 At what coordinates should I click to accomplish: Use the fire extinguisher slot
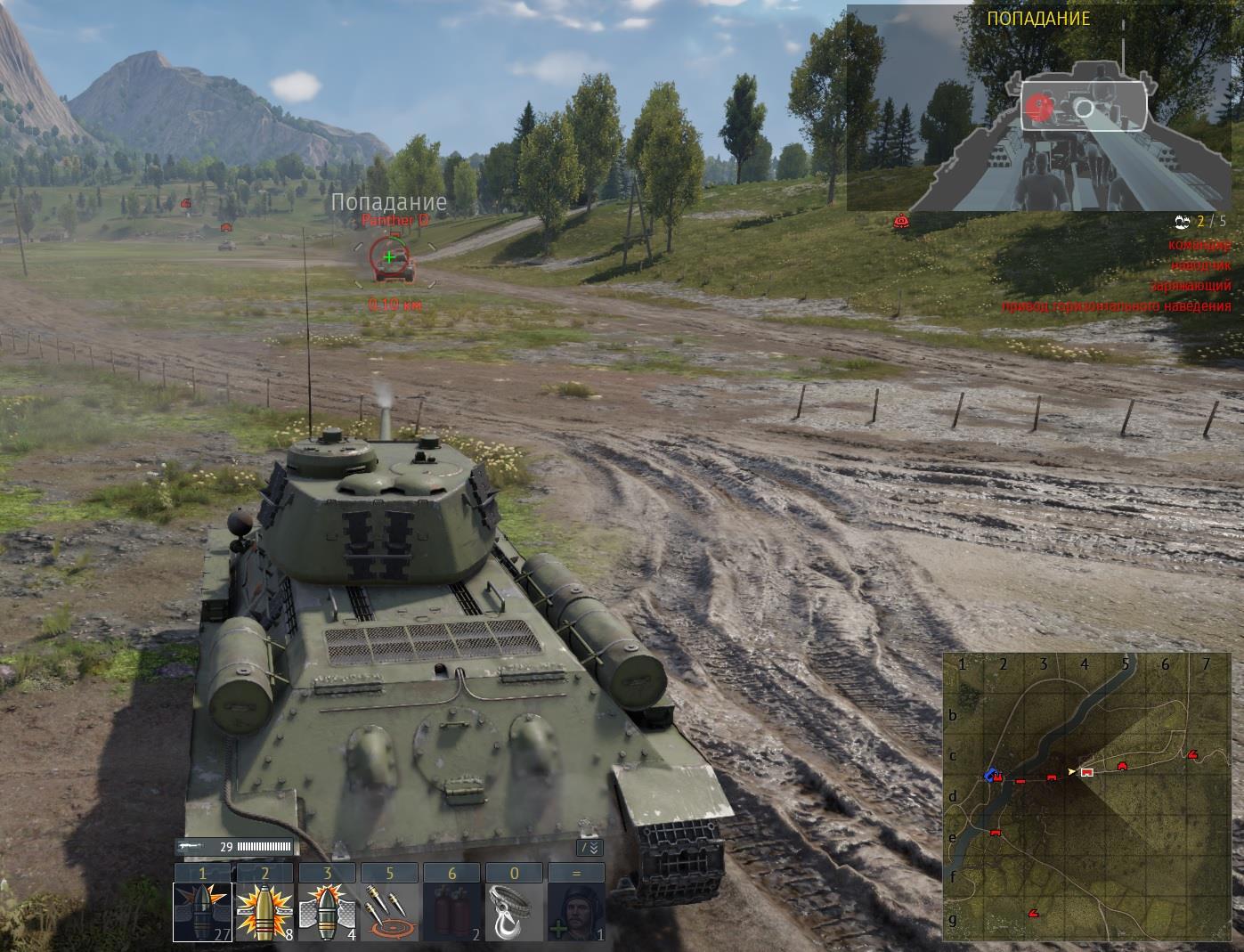[451, 912]
